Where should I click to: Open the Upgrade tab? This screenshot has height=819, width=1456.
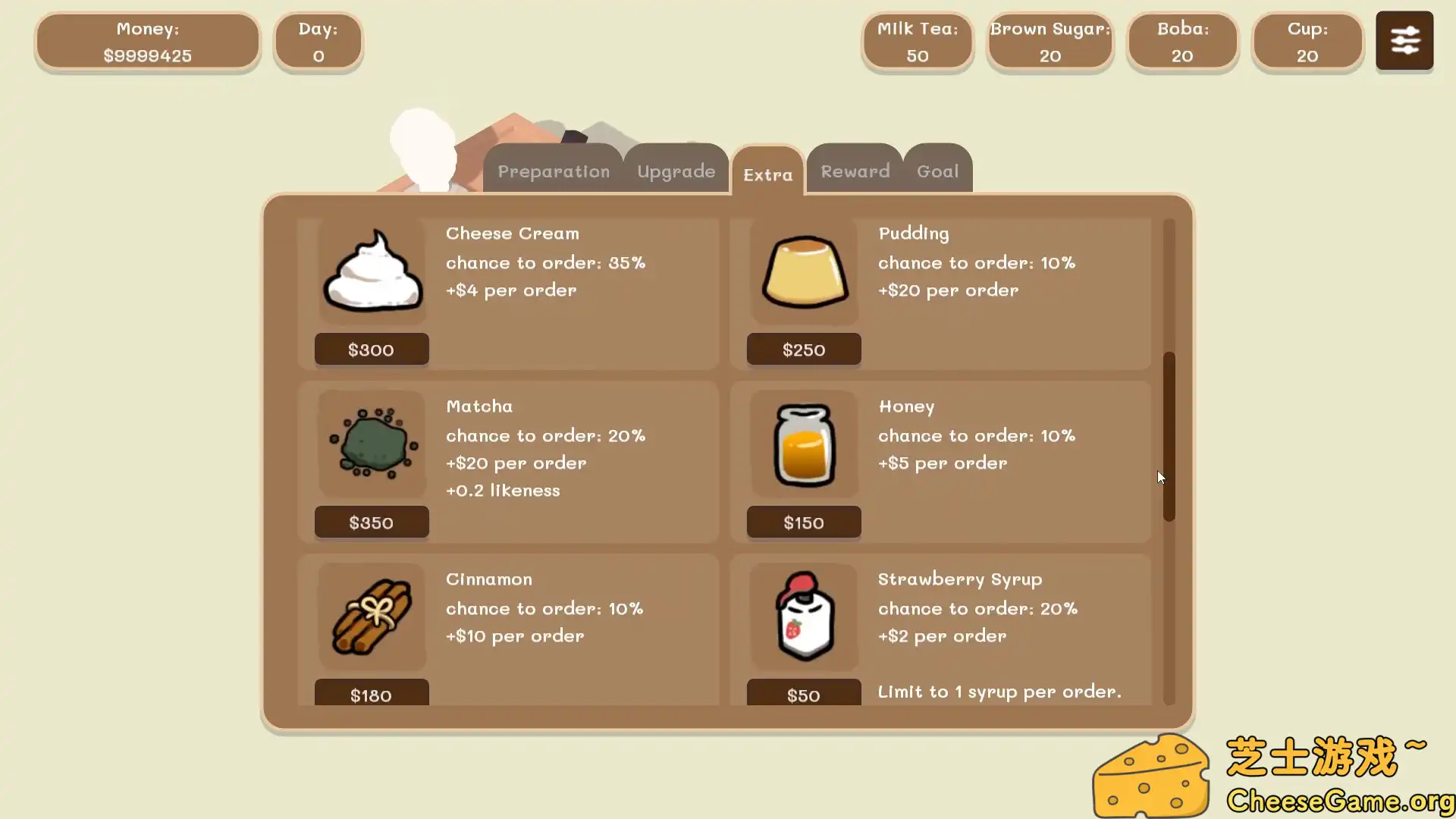(x=676, y=171)
